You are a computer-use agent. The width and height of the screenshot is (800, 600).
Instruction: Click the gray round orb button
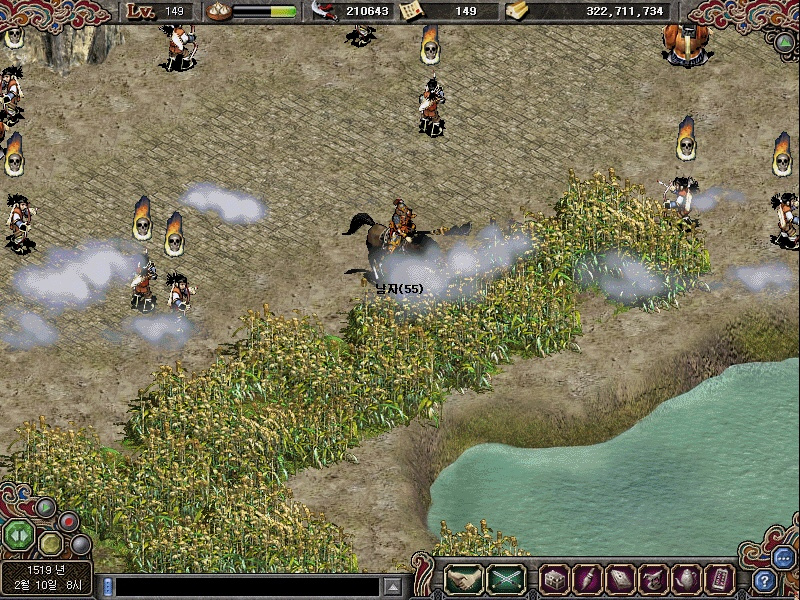point(81,545)
